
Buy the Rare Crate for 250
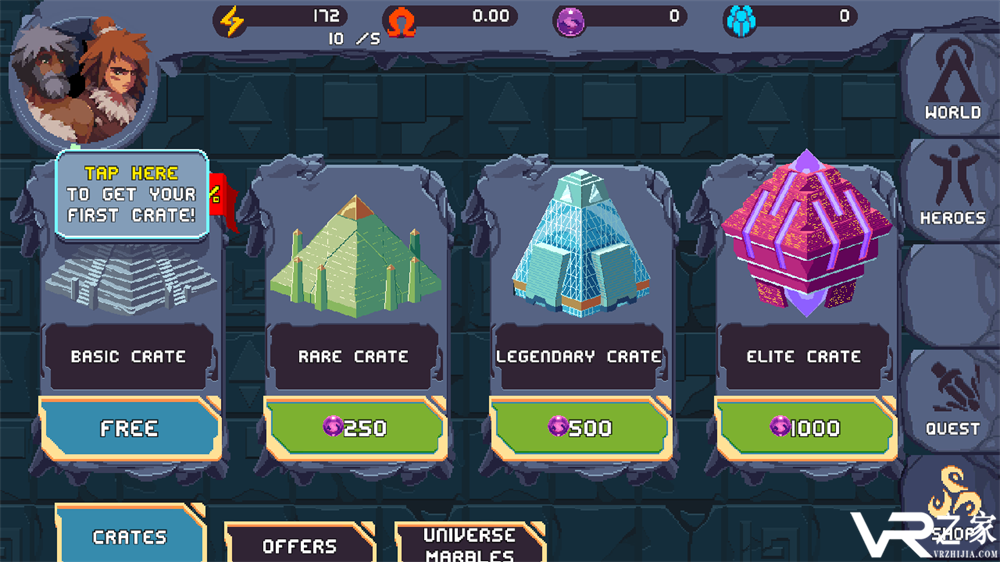click(x=354, y=428)
